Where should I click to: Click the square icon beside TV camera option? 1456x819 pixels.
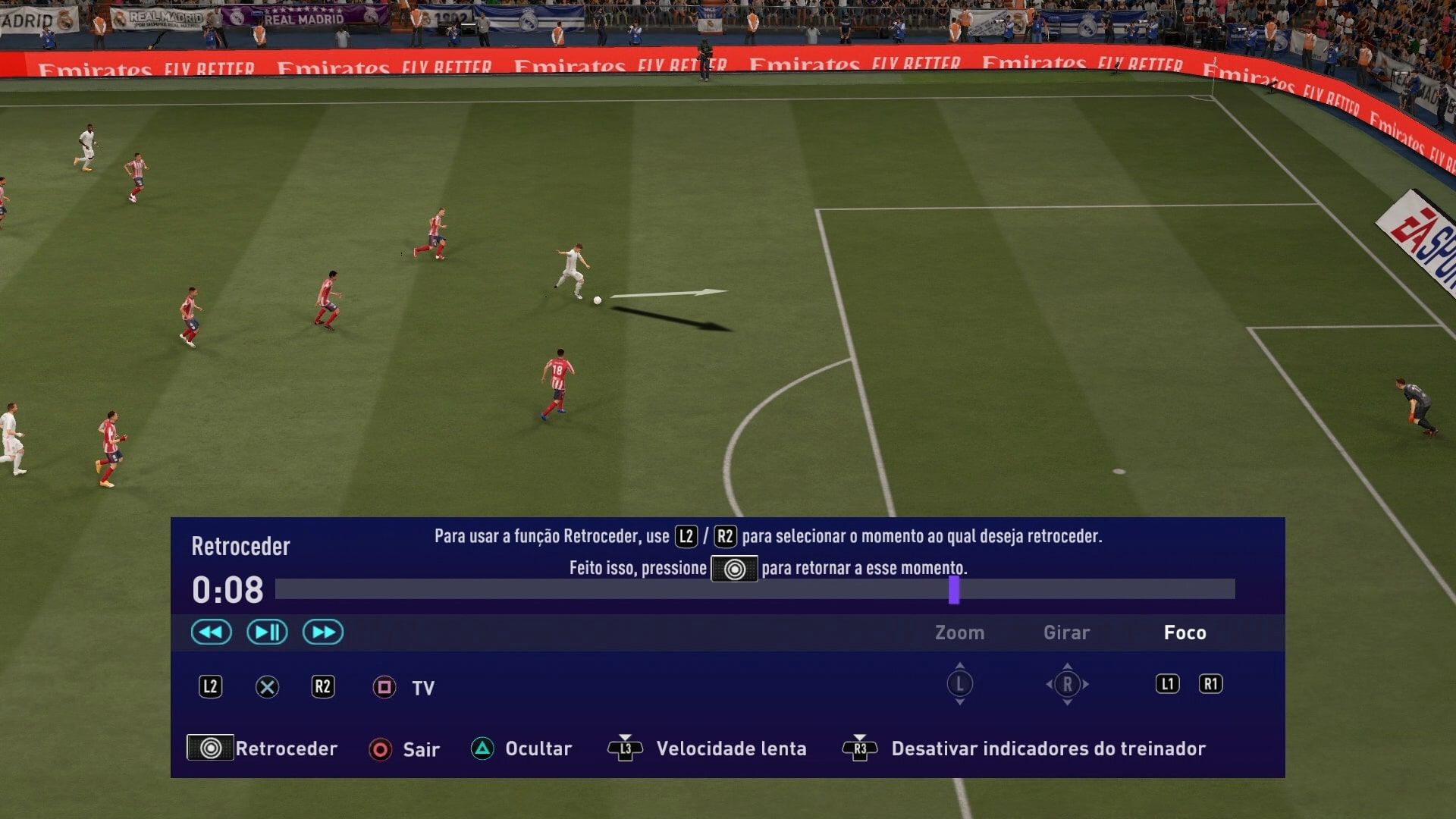click(x=383, y=688)
